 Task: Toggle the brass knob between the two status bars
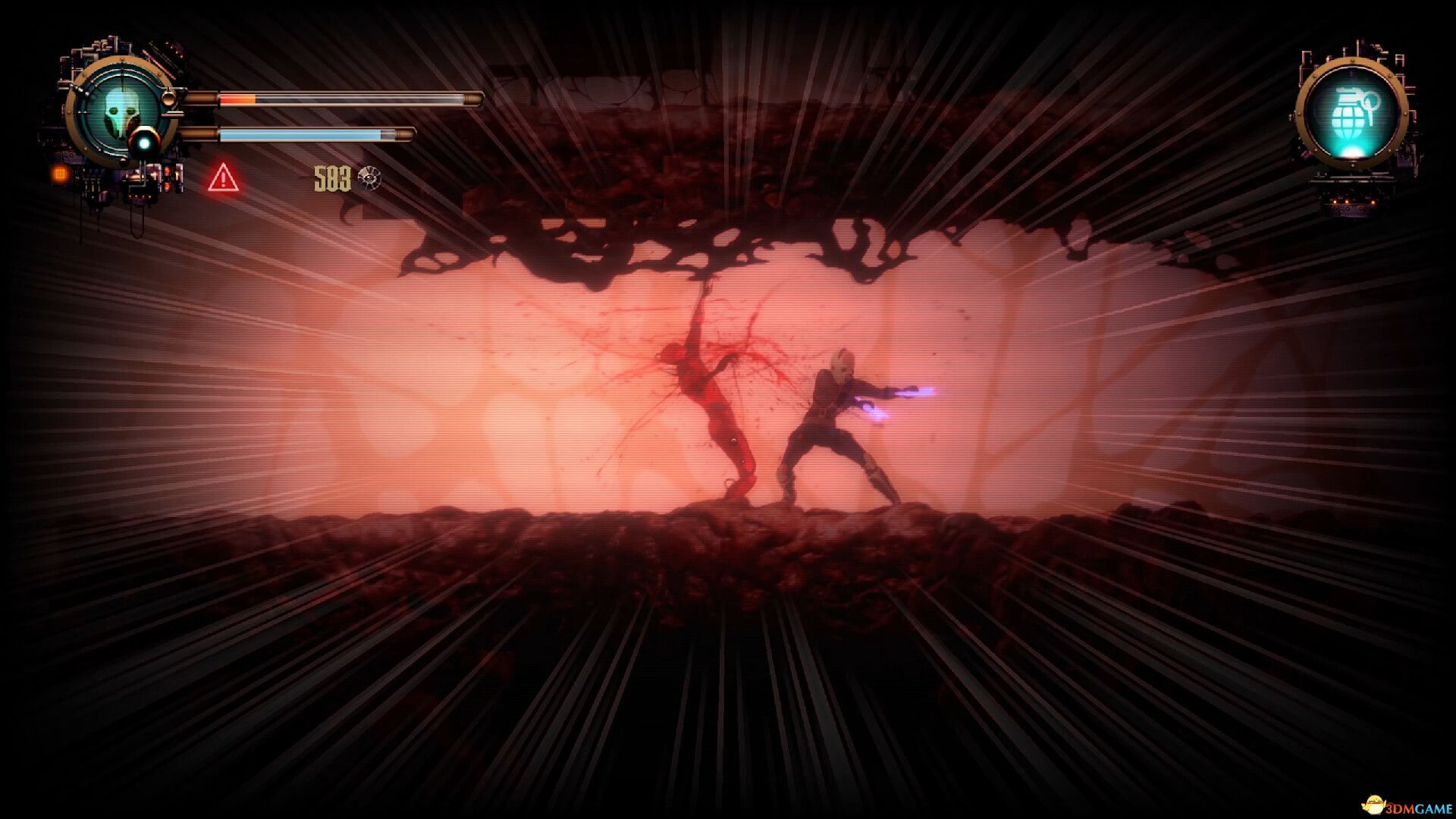170,98
